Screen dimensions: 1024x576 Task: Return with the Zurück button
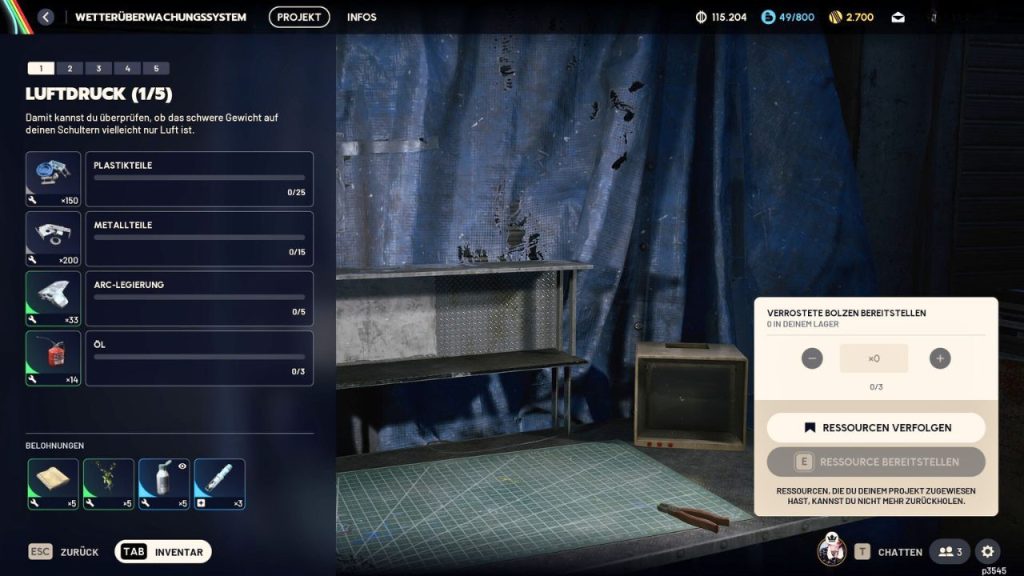[x=64, y=552]
